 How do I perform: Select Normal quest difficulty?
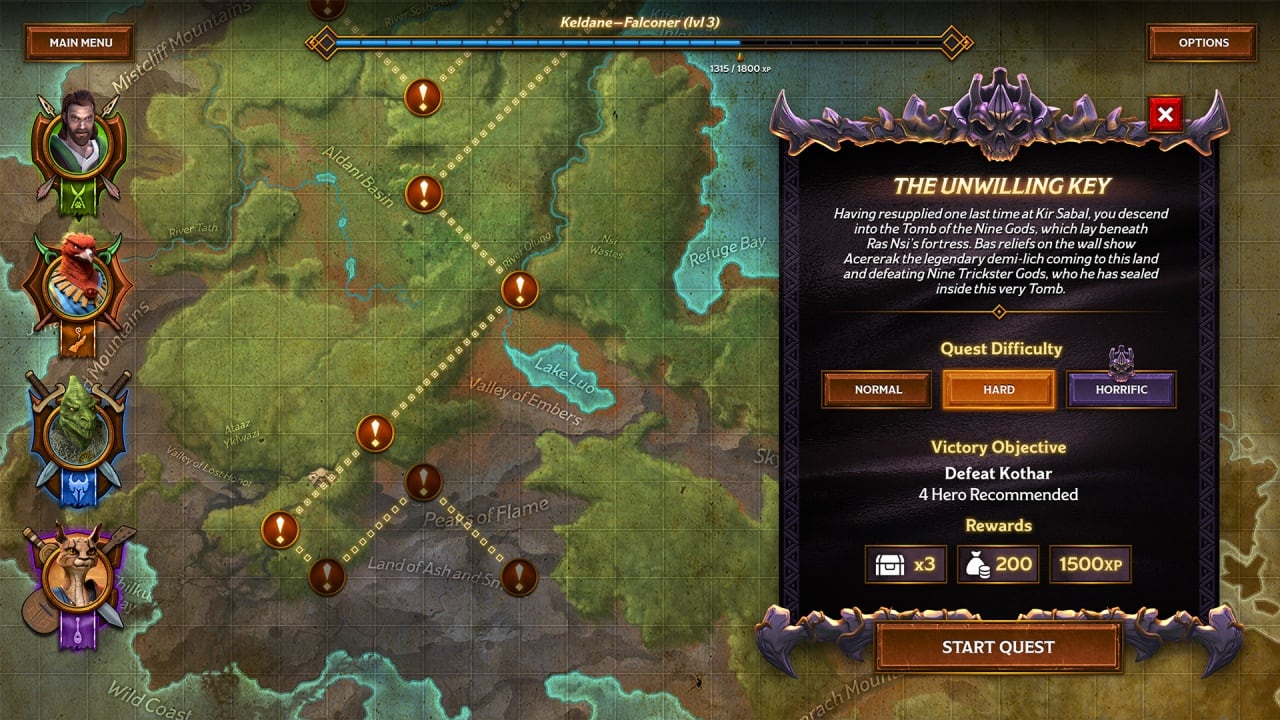click(x=877, y=390)
